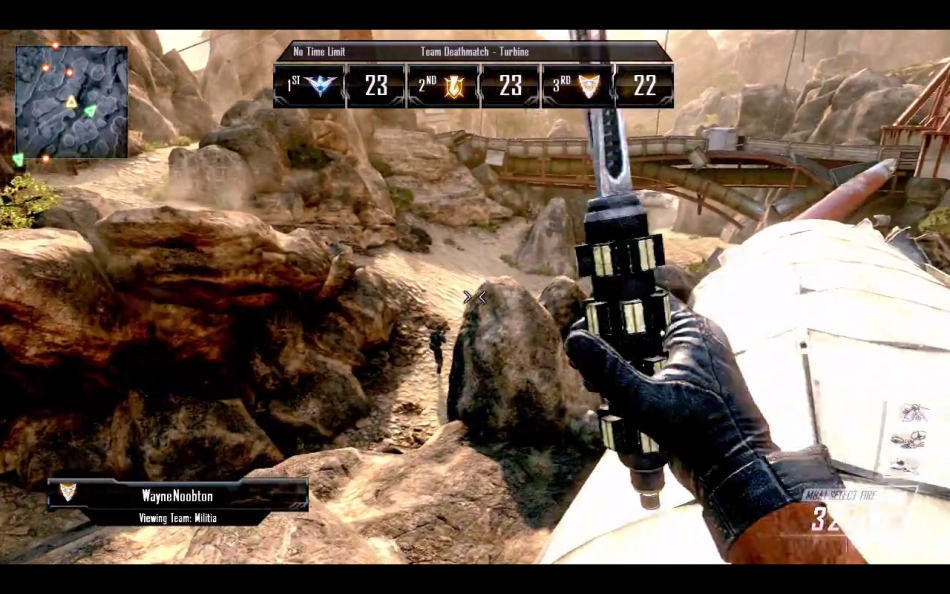The width and height of the screenshot is (950, 594).
Task: Choose the 2nd place orange team emblem
Action: 455,86
